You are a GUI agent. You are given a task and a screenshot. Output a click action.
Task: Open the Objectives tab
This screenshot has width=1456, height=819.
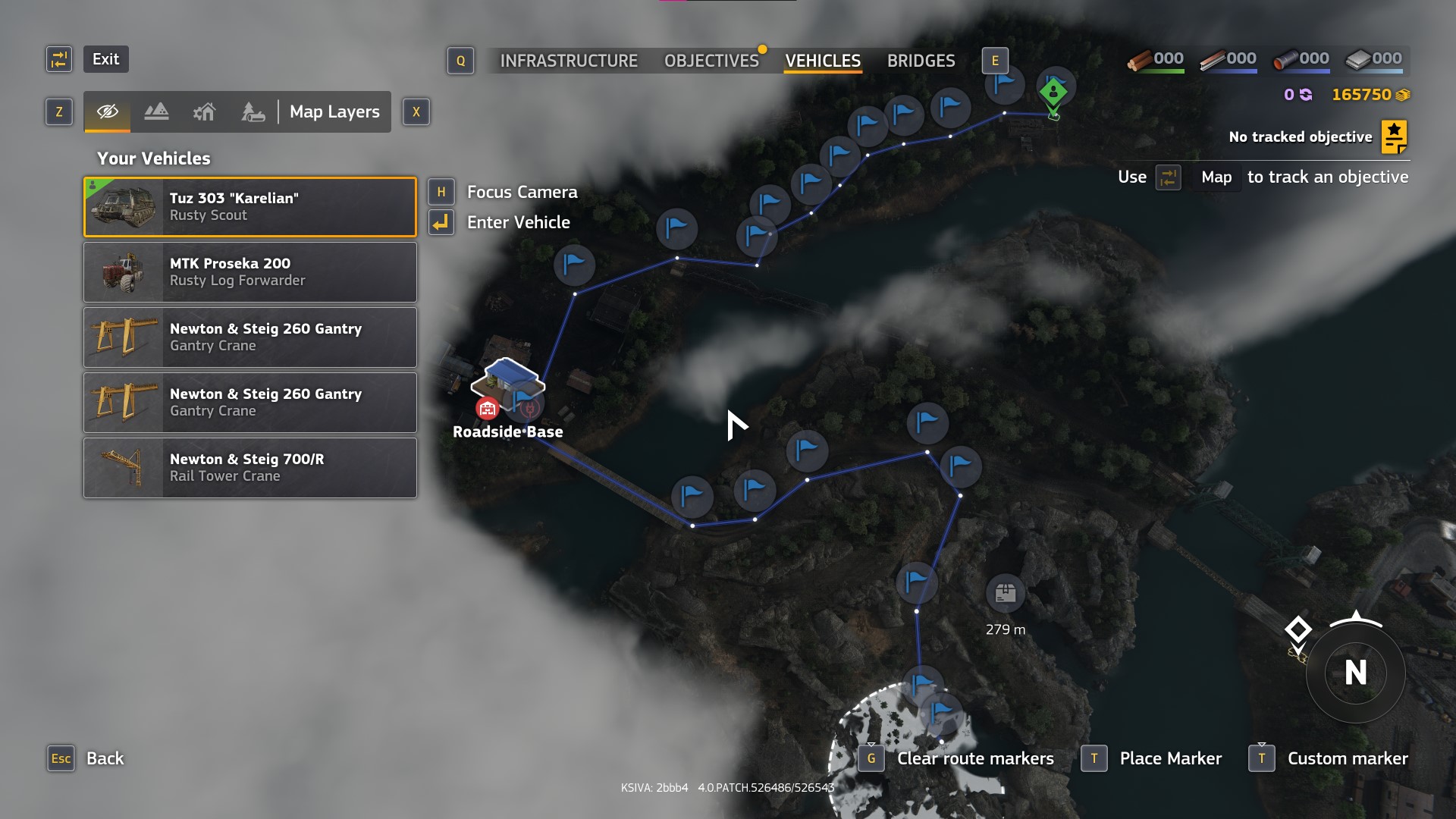coord(711,61)
